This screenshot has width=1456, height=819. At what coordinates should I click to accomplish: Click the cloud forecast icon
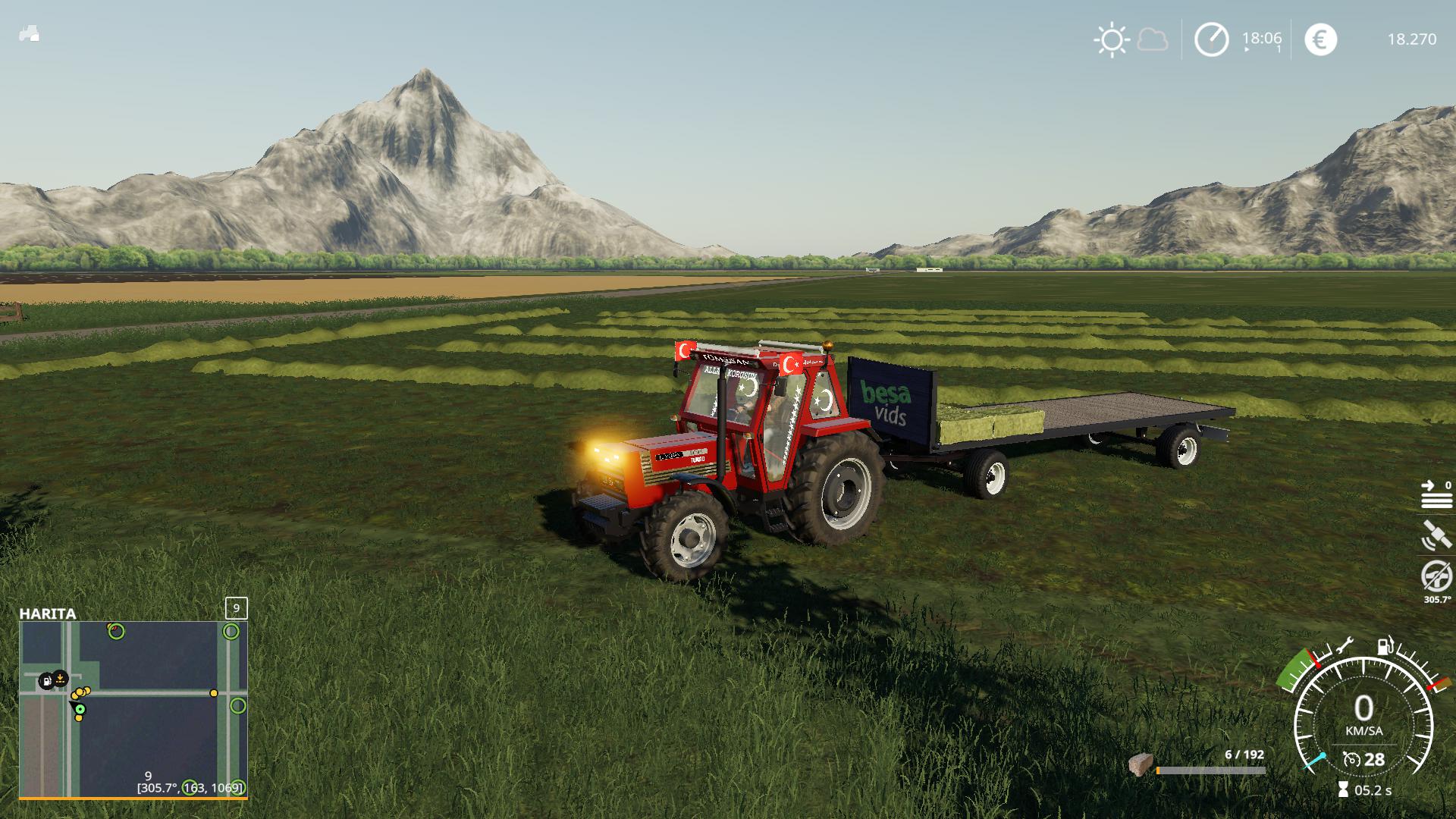[x=1153, y=39]
